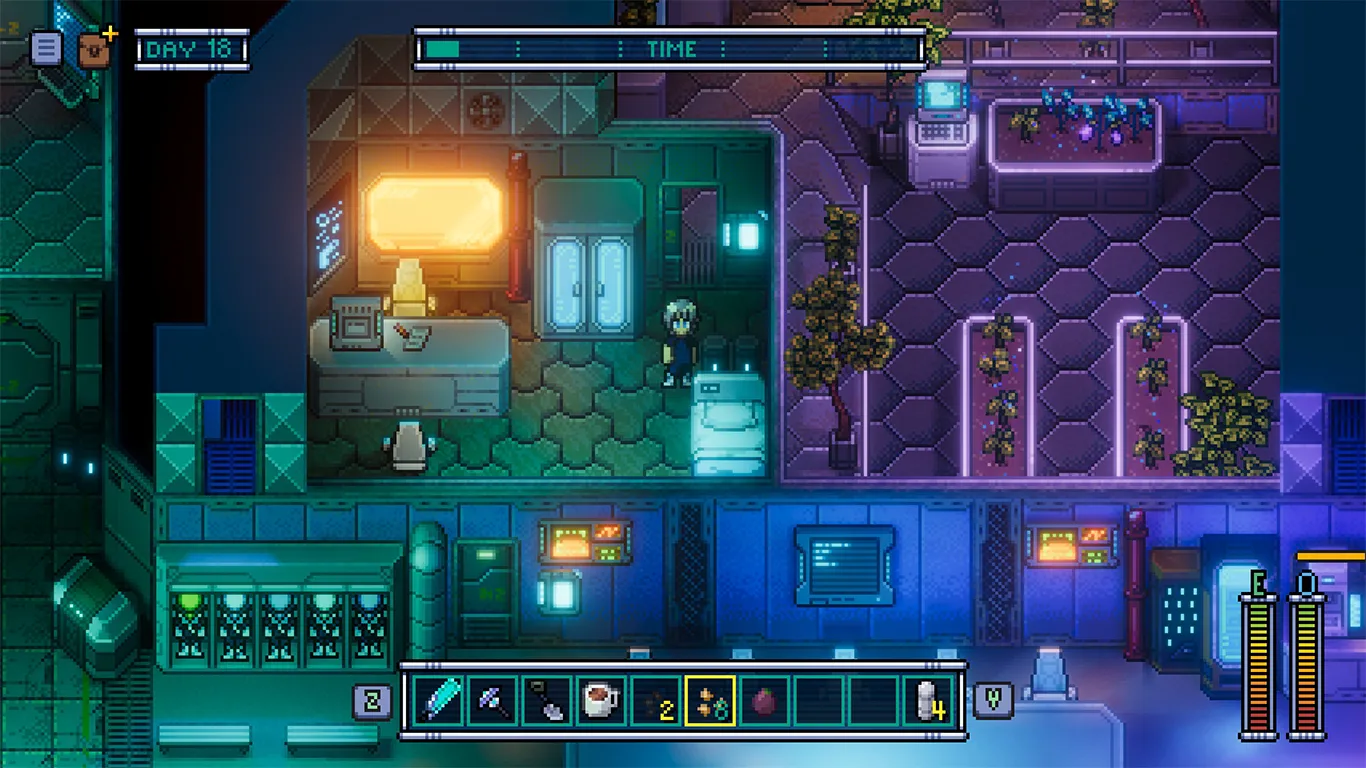Open the hamburger menu button
The height and width of the screenshot is (768, 1366).
coord(46,48)
